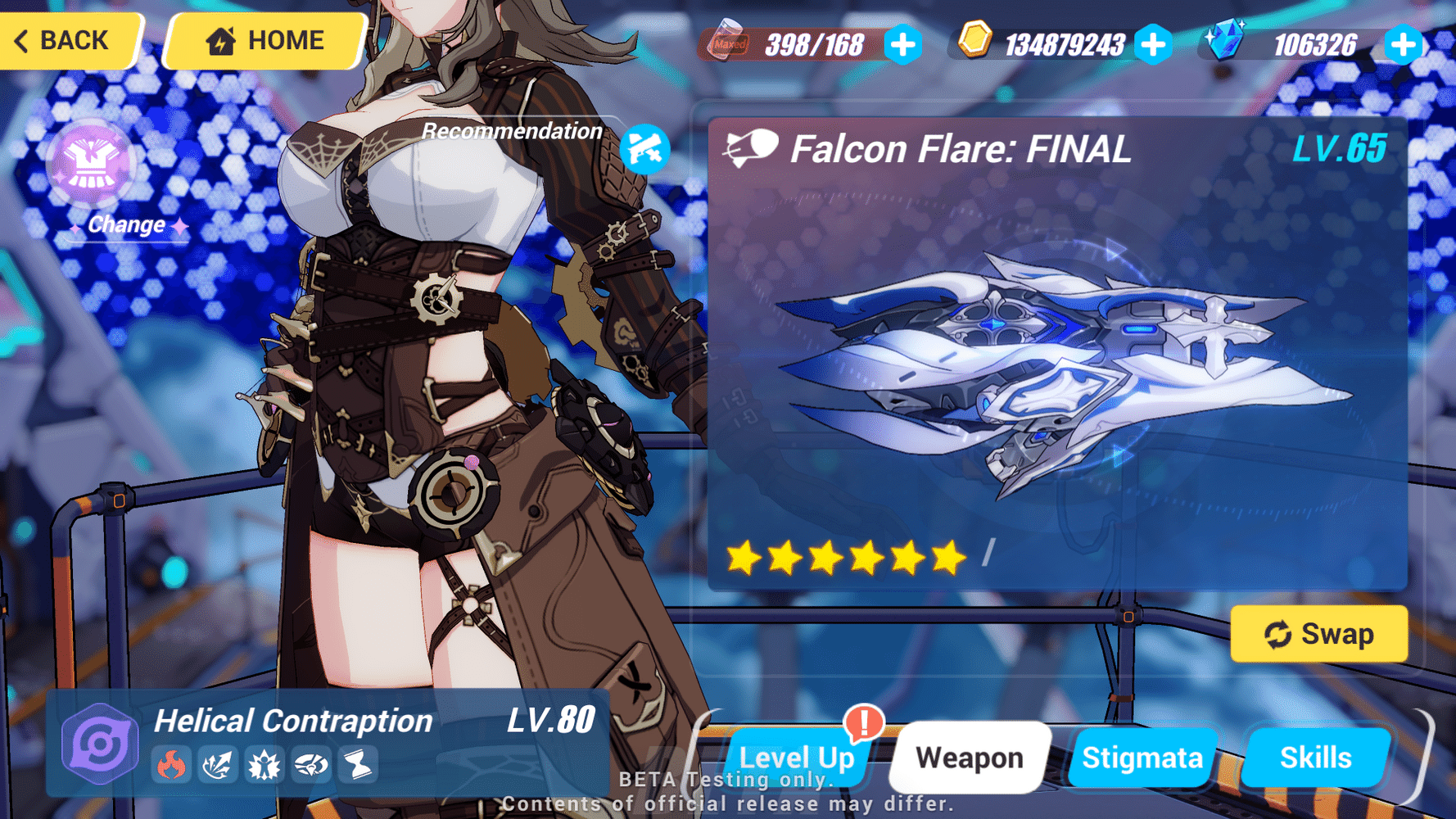Open the Skills tab
Image resolution: width=1456 pixels, height=819 pixels.
click(1317, 758)
